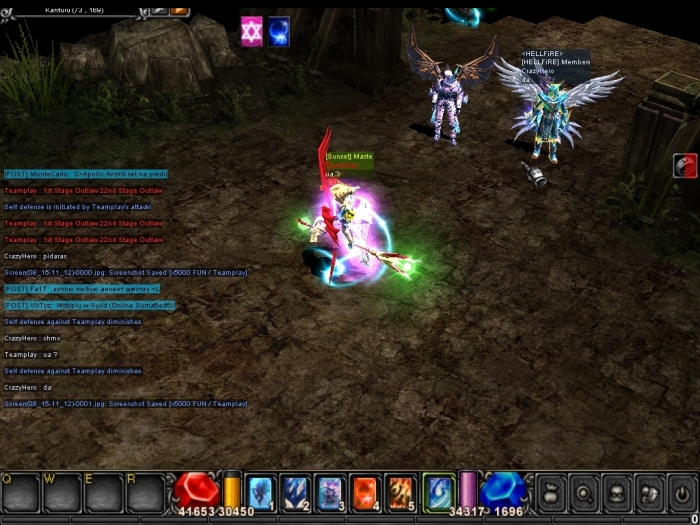Activate the skill in hotbar slot 1

(x=260, y=492)
